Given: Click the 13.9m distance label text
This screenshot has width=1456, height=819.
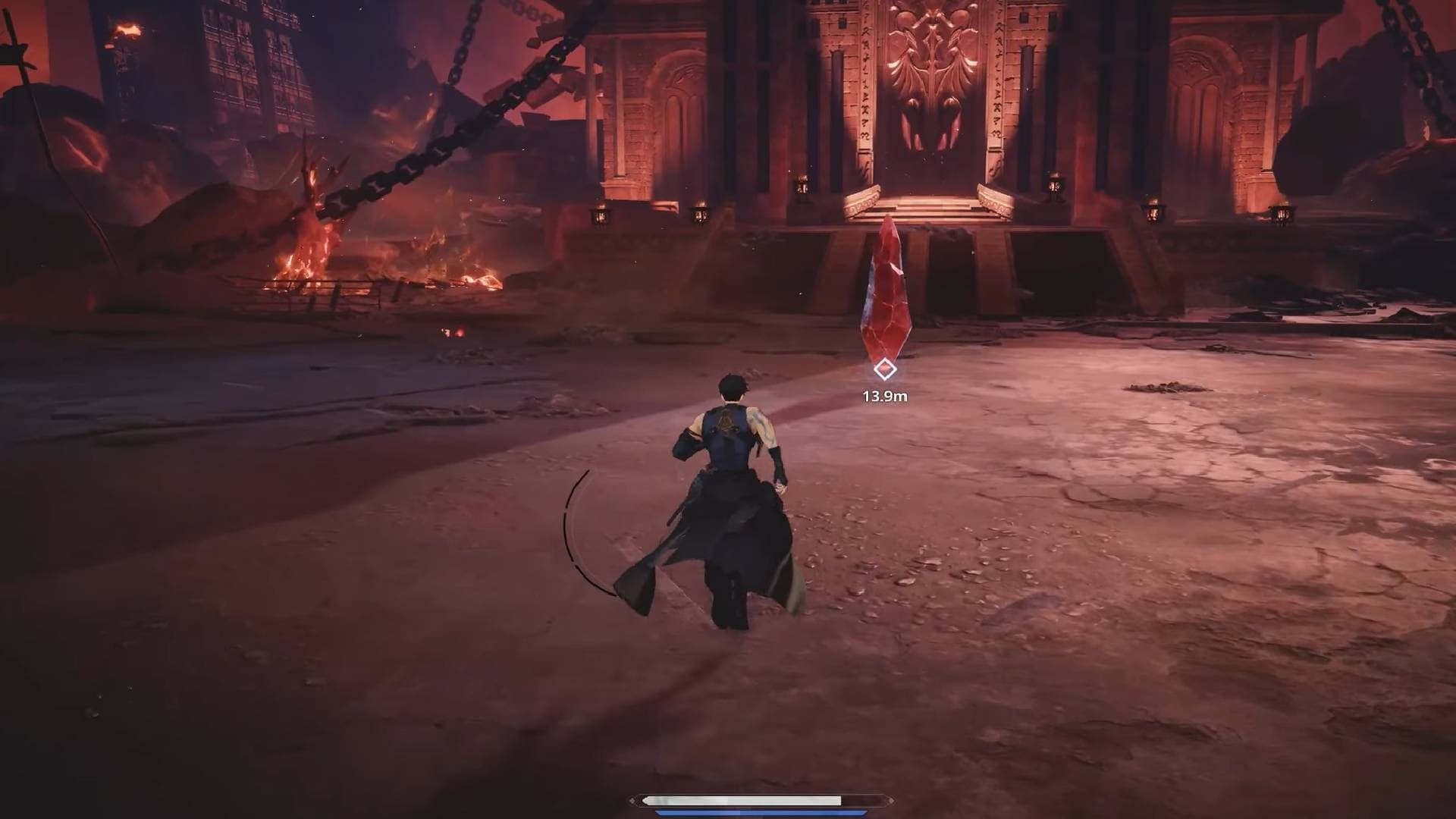Looking at the screenshot, I should click(885, 395).
